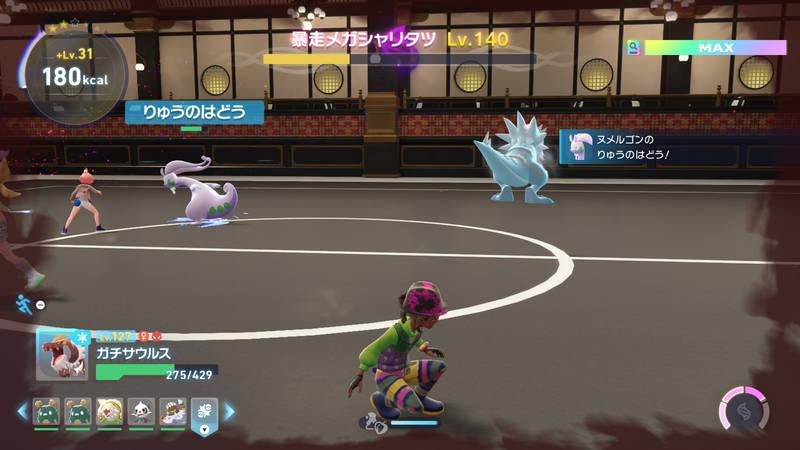Screen dimensions: 800x450
Task: Click the left arrow beside party slots
Action: (x=21, y=411)
